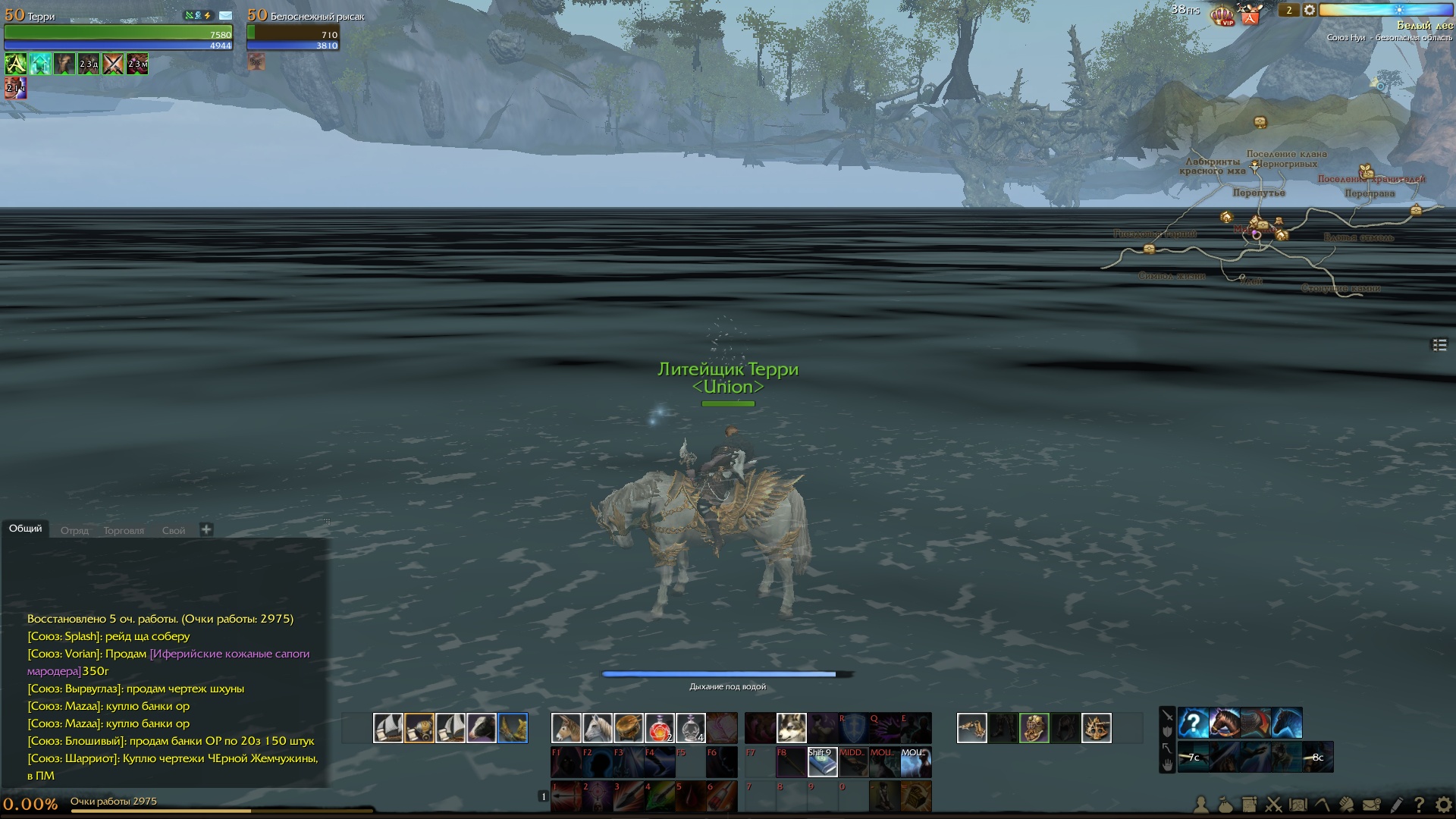Open the mail envelope in the bottom menu
This screenshot has width=1456, height=819.
click(1371, 805)
